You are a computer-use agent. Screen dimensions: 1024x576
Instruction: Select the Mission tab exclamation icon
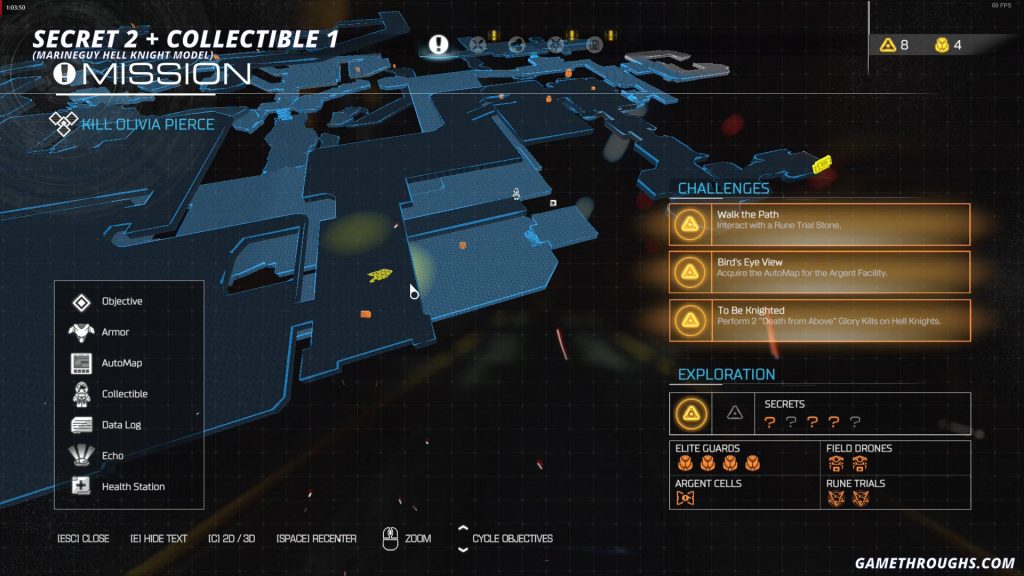(438, 44)
